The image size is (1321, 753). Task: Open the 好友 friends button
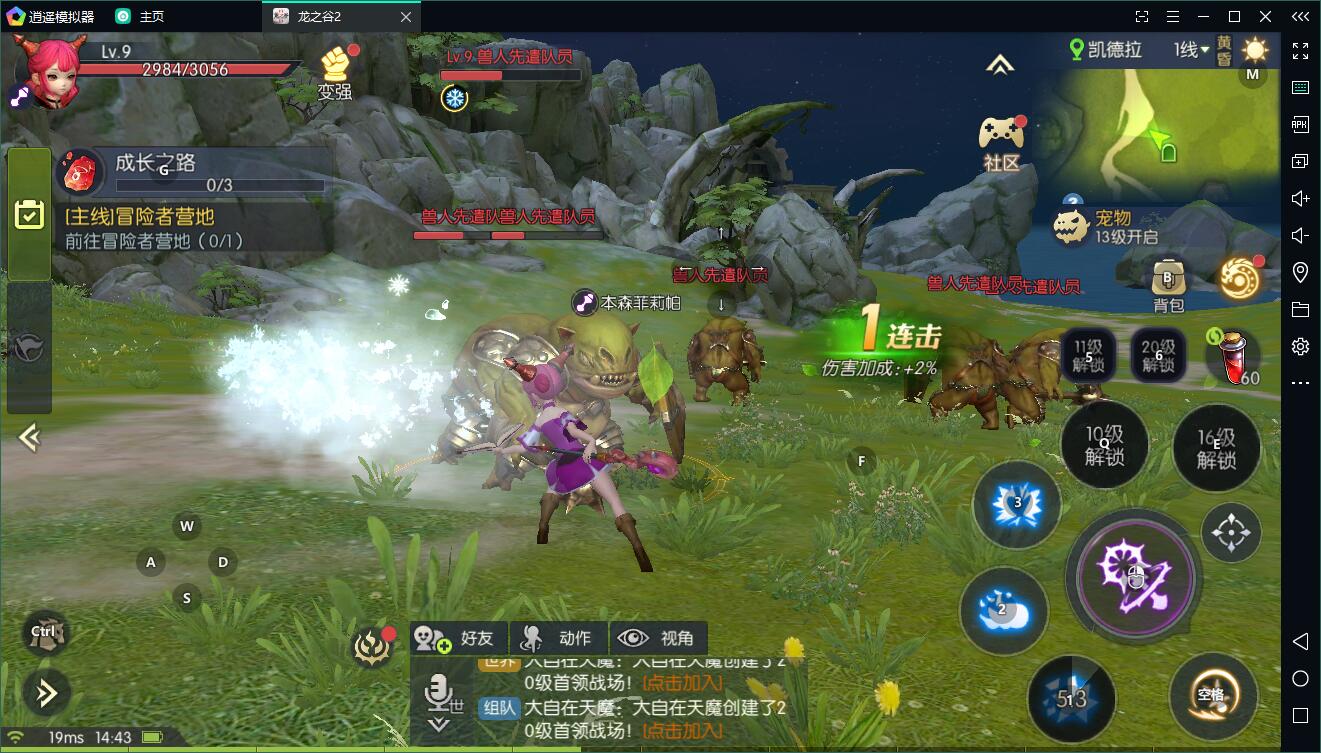tap(458, 638)
